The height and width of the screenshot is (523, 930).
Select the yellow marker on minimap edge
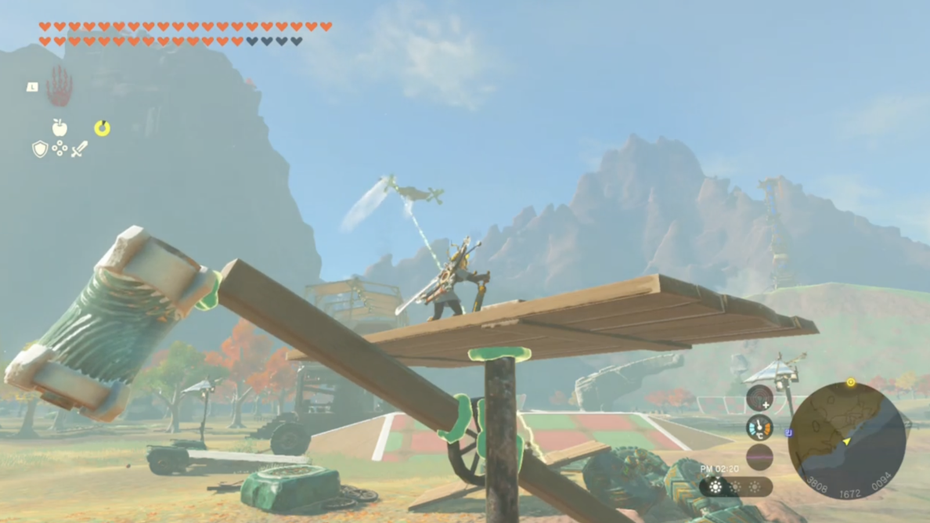pos(851,382)
